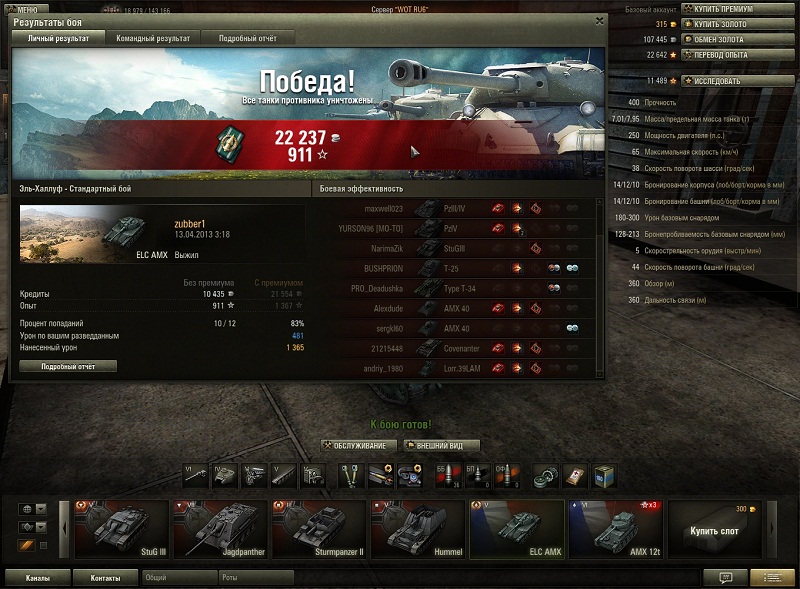The height and width of the screenshot is (589, 800).
Task: Open the Исследовать research button
Action: pos(736,81)
